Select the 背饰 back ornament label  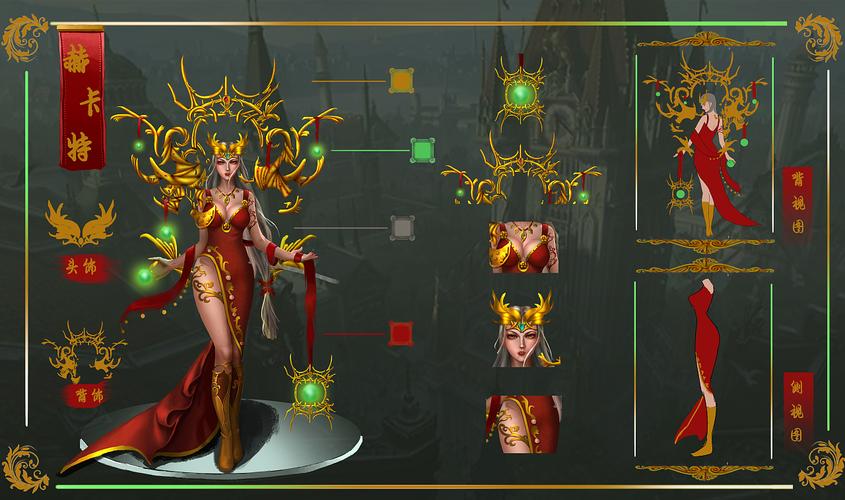click(83, 395)
